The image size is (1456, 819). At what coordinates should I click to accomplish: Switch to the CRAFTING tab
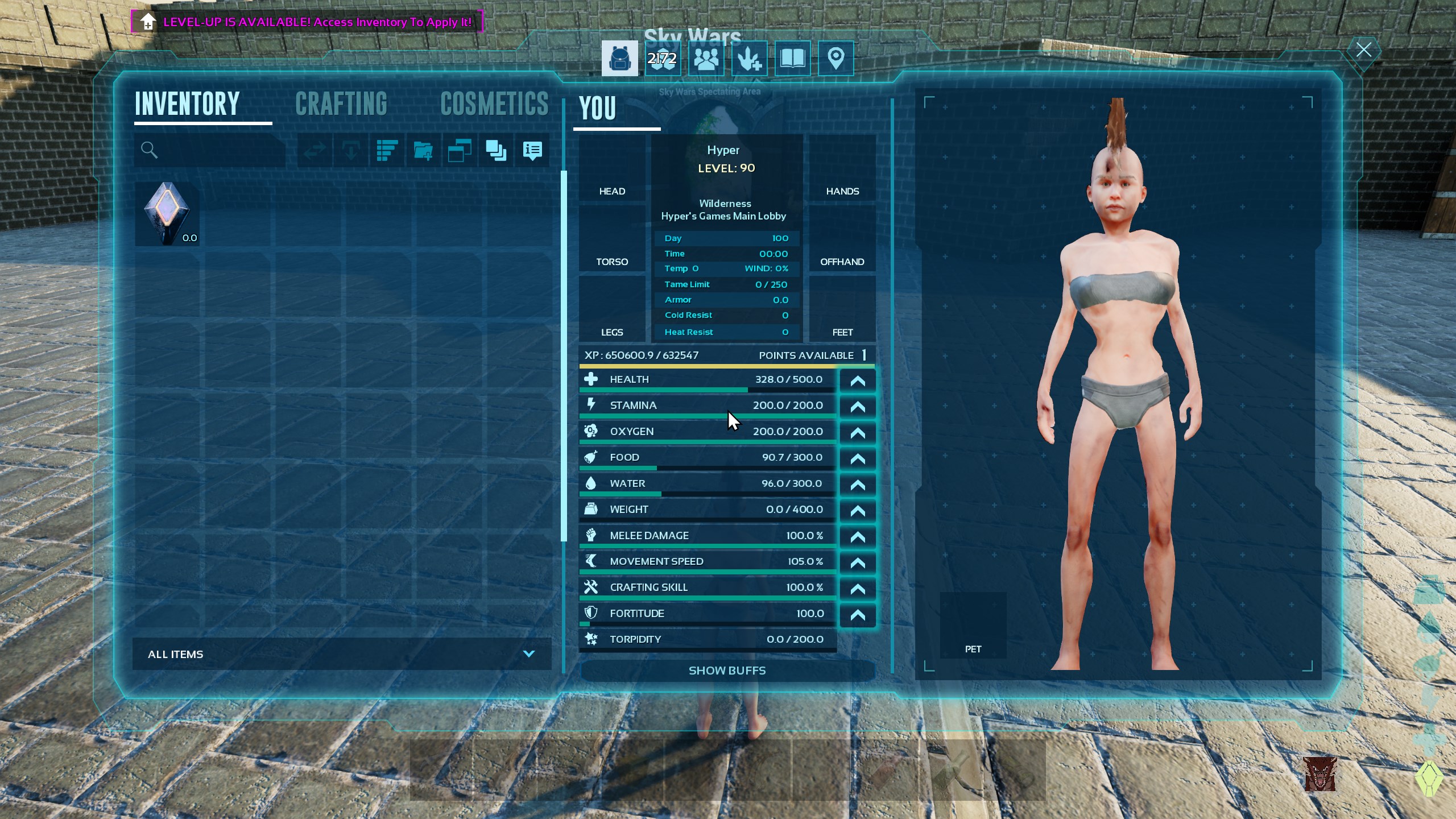pyautogui.click(x=341, y=104)
